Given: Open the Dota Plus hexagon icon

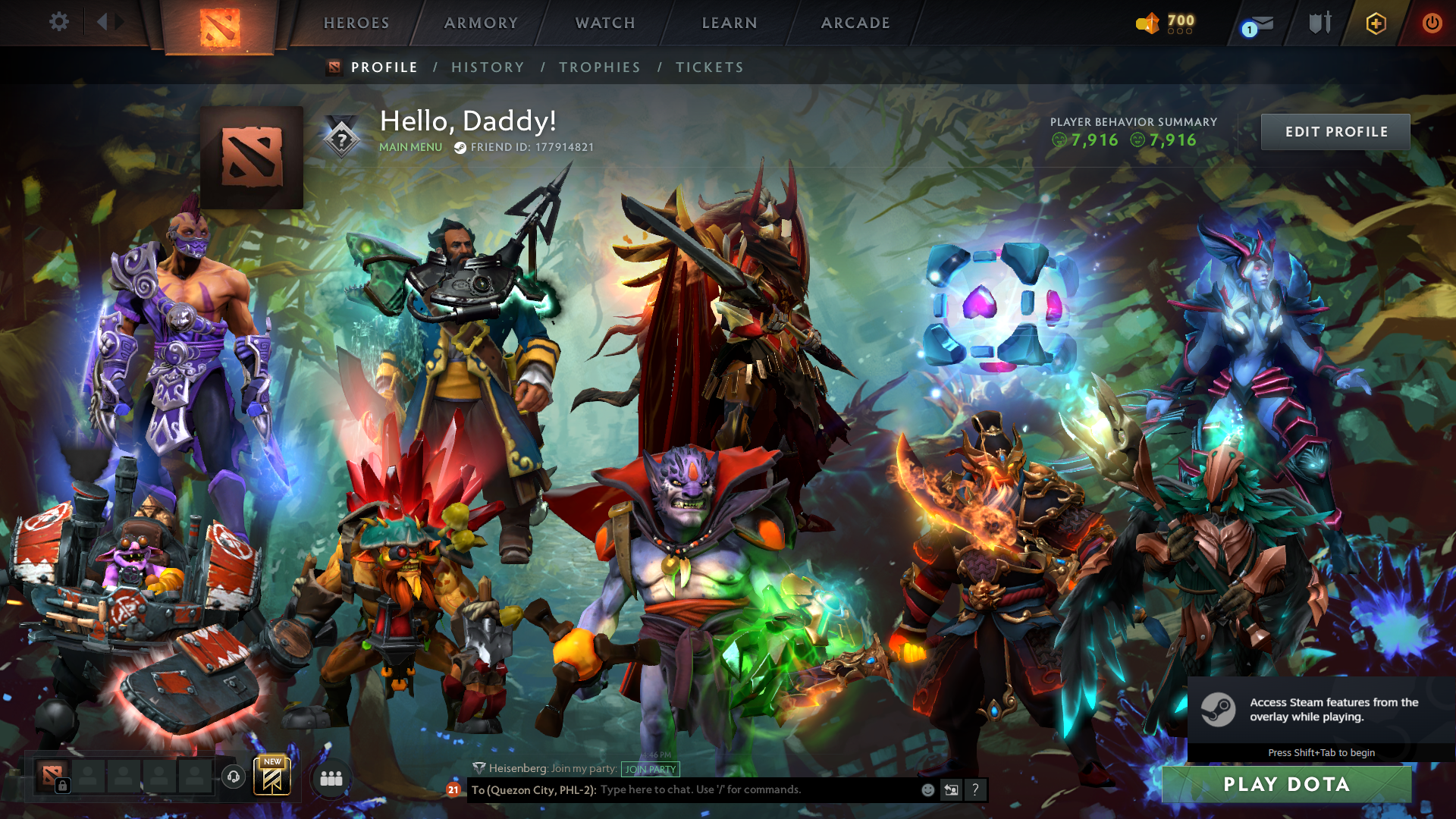Looking at the screenshot, I should (x=1376, y=24).
